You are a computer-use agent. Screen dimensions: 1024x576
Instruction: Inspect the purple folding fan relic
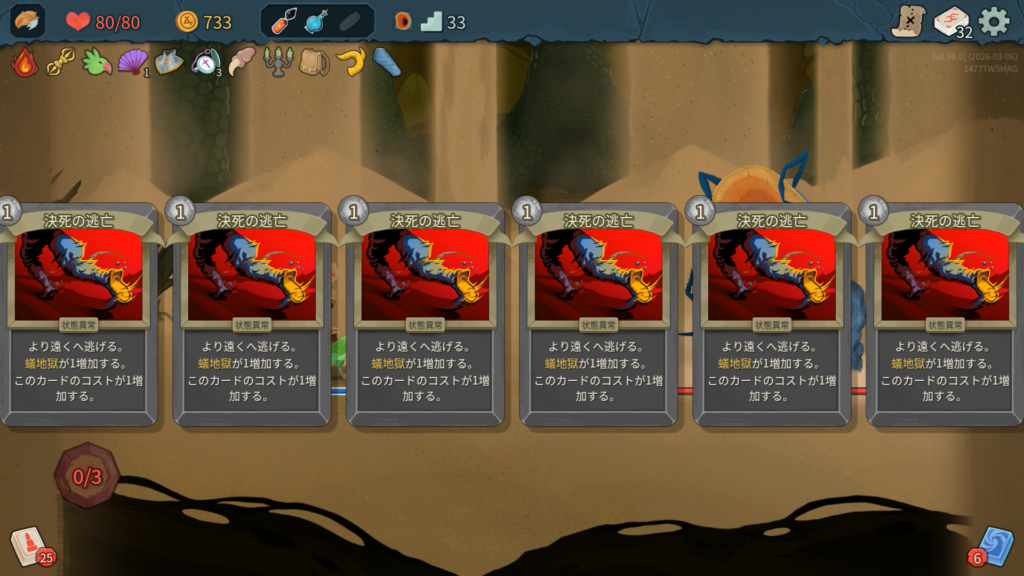pos(132,62)
